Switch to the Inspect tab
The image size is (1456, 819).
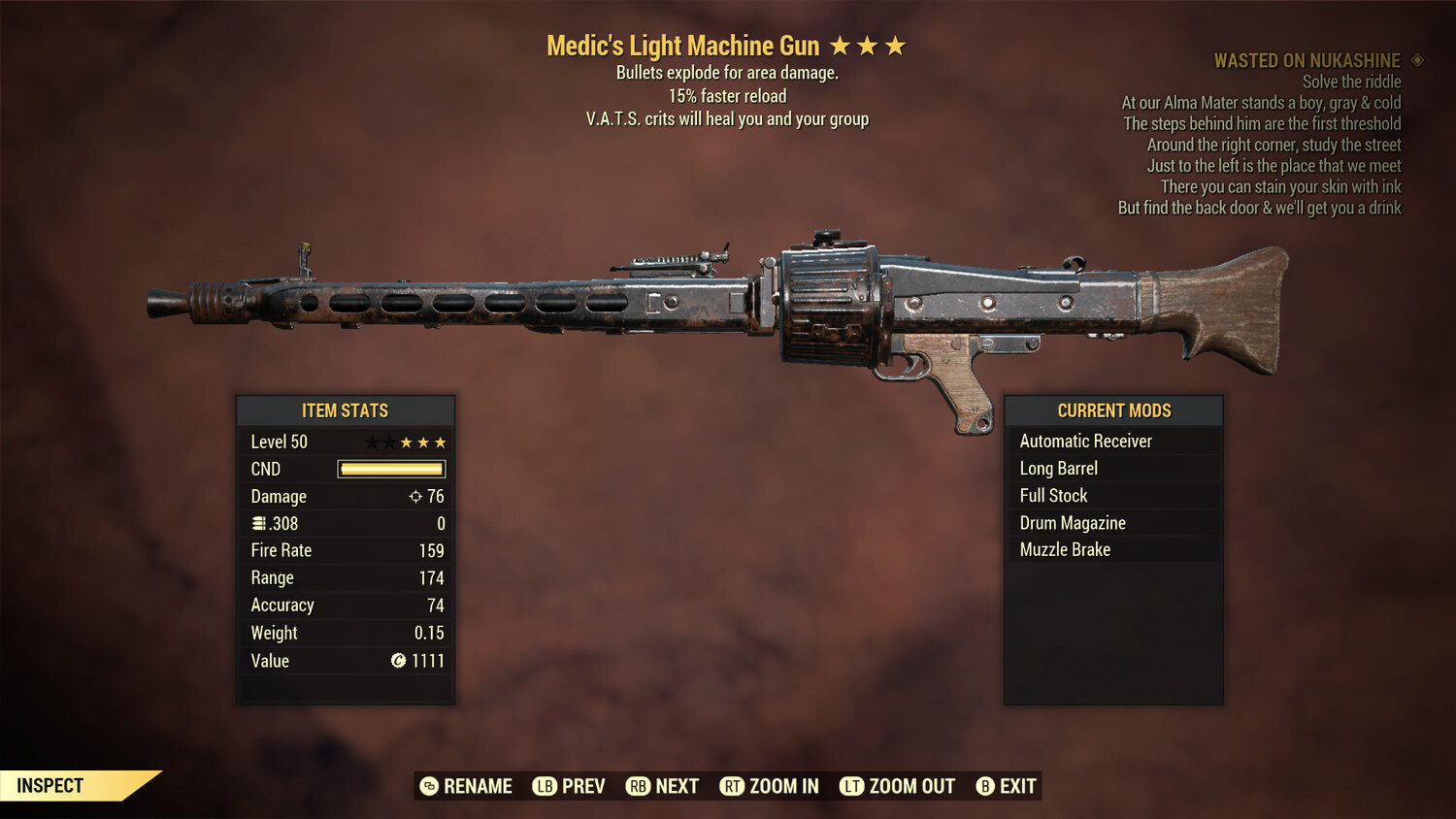click(x=49, y=785)
